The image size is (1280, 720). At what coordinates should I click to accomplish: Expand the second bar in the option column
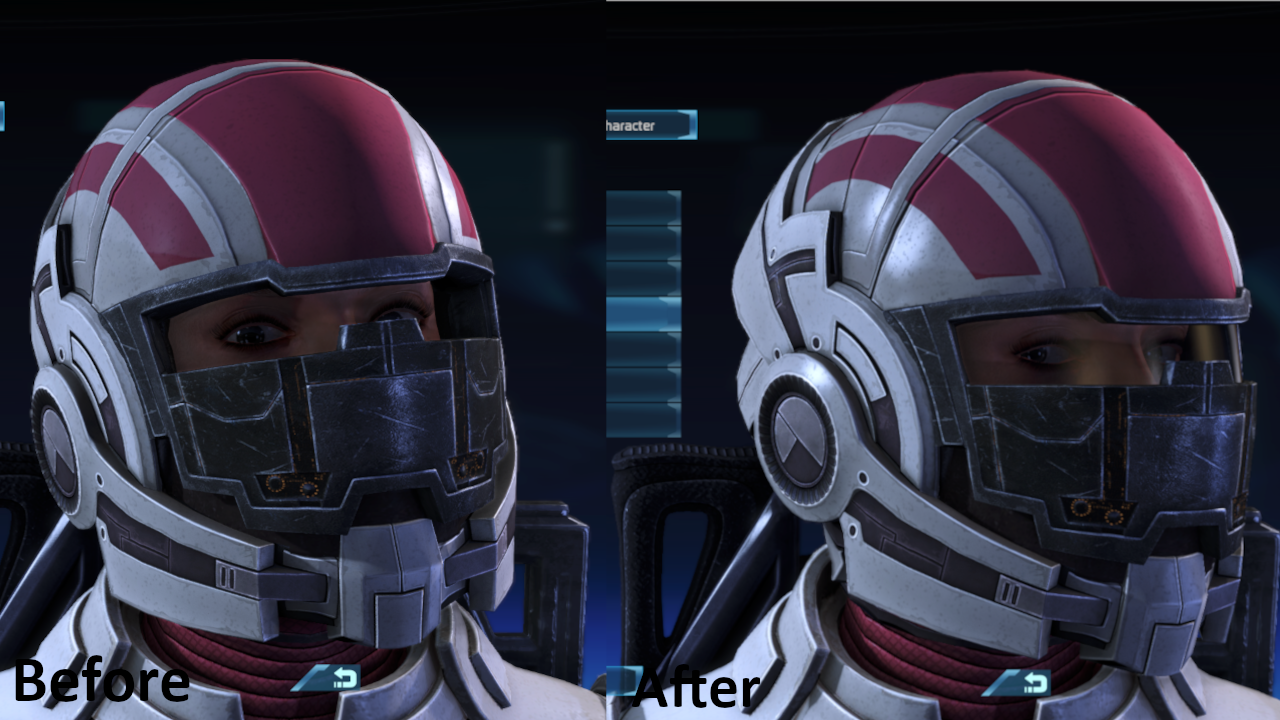click(x=638, y=240)
